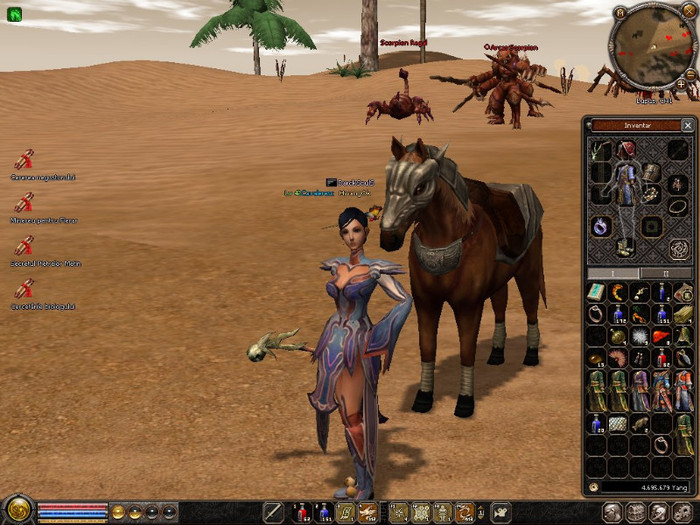Select the sword slot in the hotbar

click(x=273, y=513)
